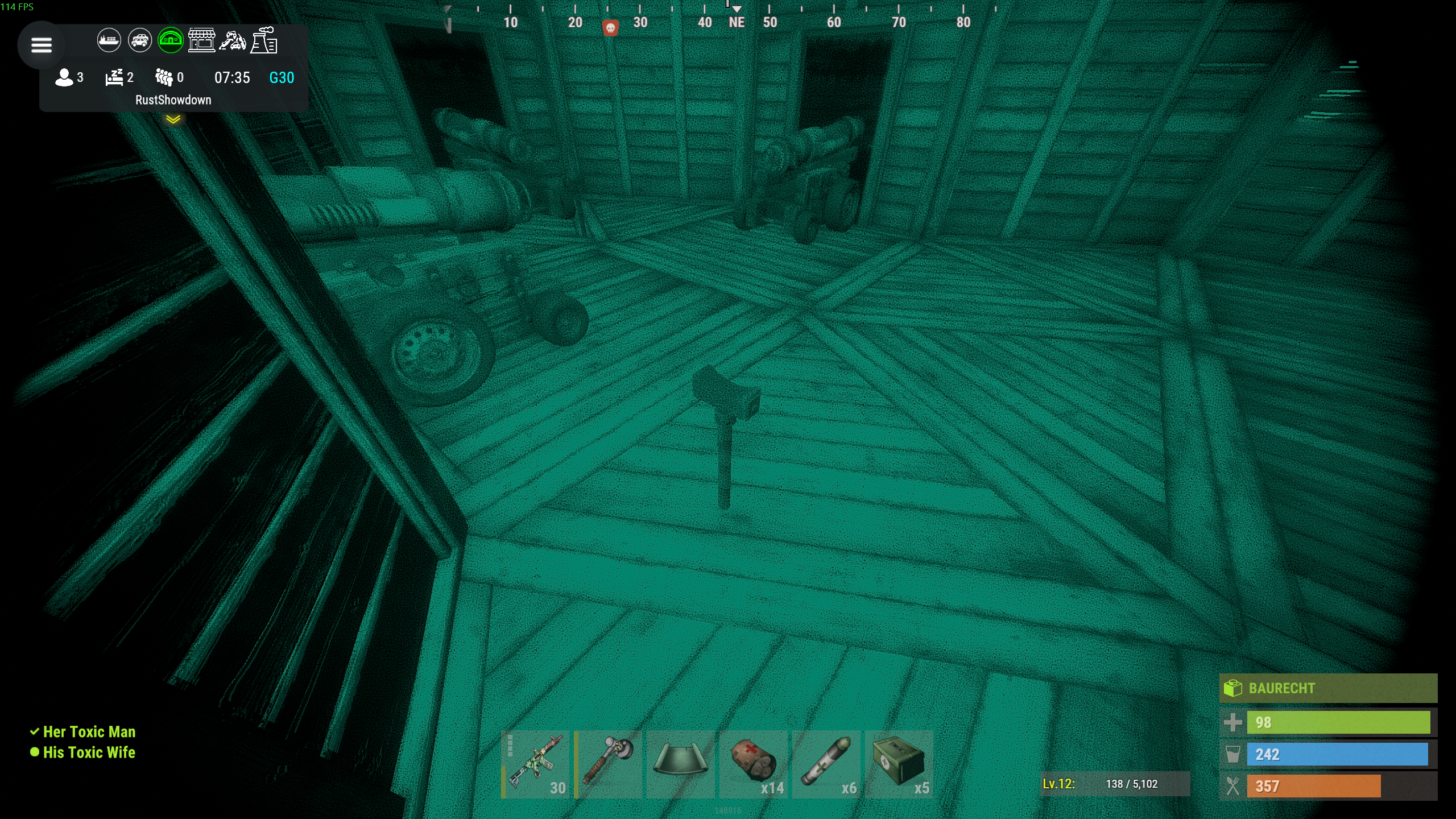
Task: Click the junkyard crane icon
Action: (233, 40)
